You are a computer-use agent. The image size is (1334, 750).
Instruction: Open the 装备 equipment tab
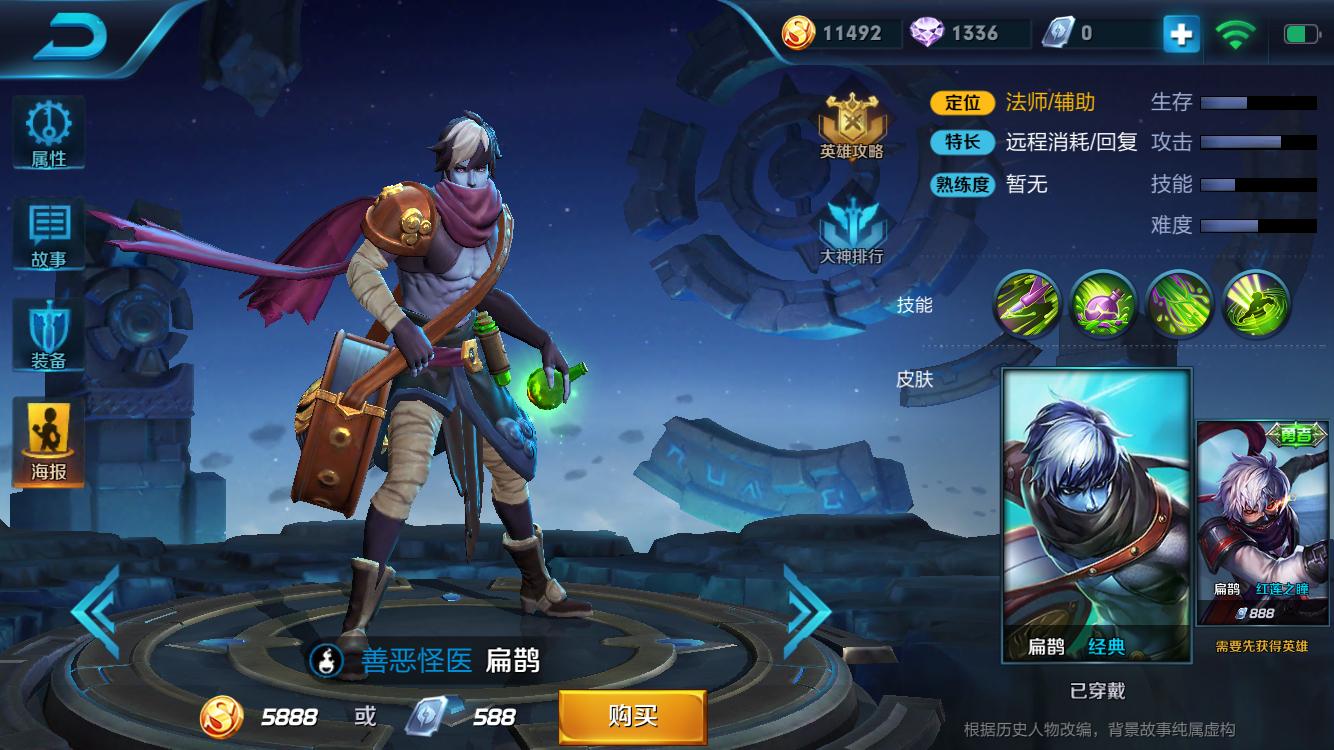click(x=48, y=336)
